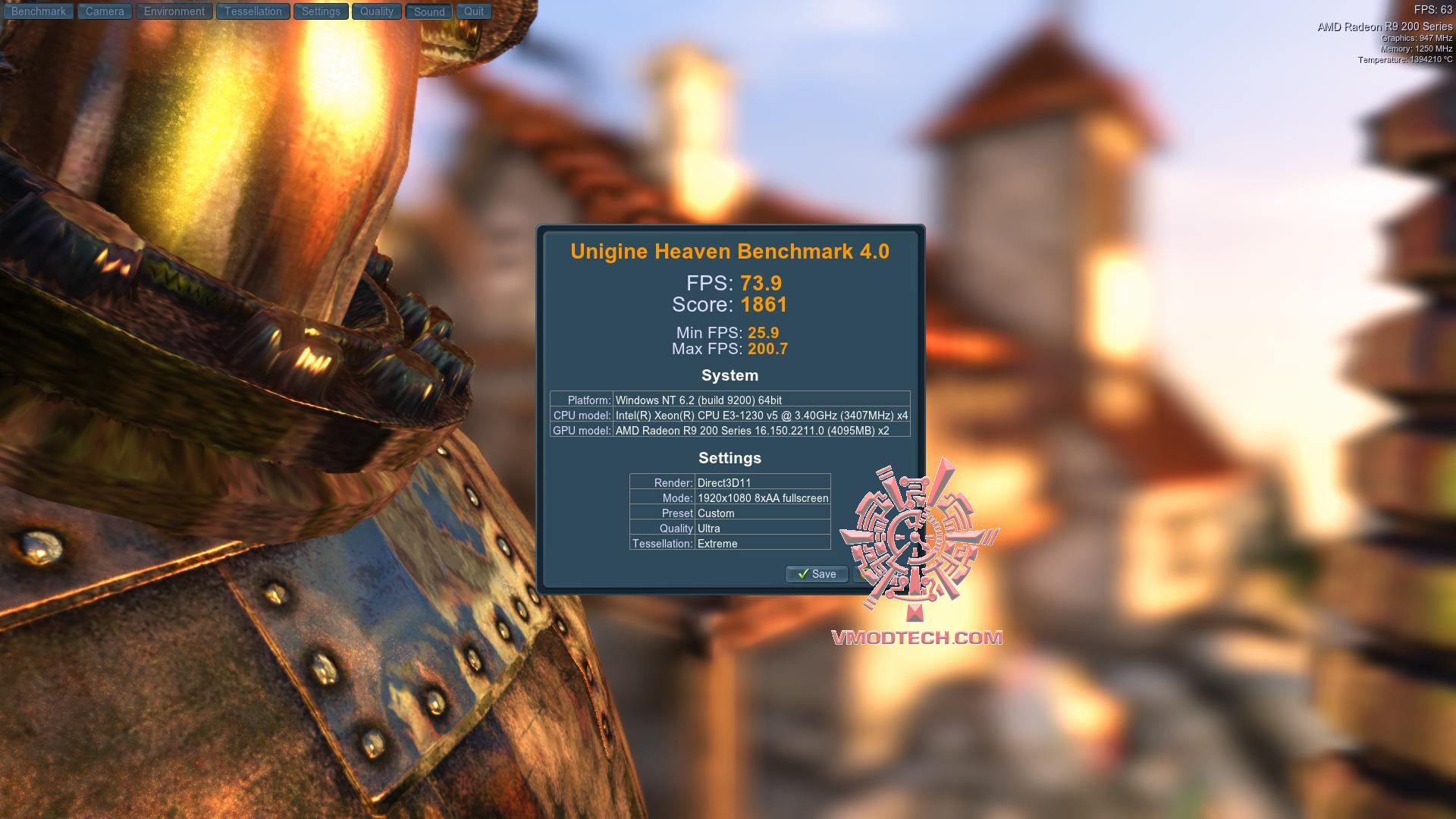
Task: Open the Settings menu
Action: (x=321, y=11)
